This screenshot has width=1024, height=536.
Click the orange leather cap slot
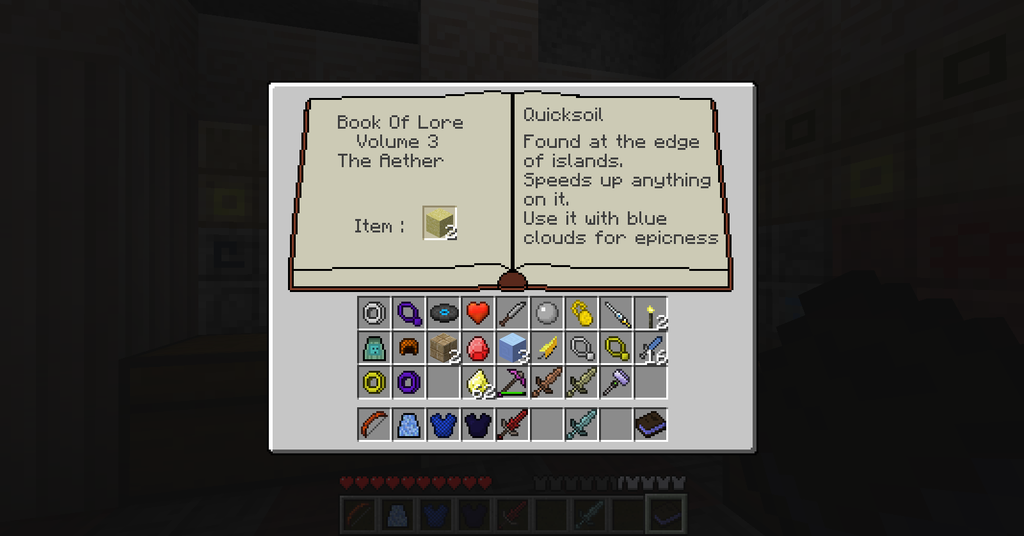[x=408, y=347]
